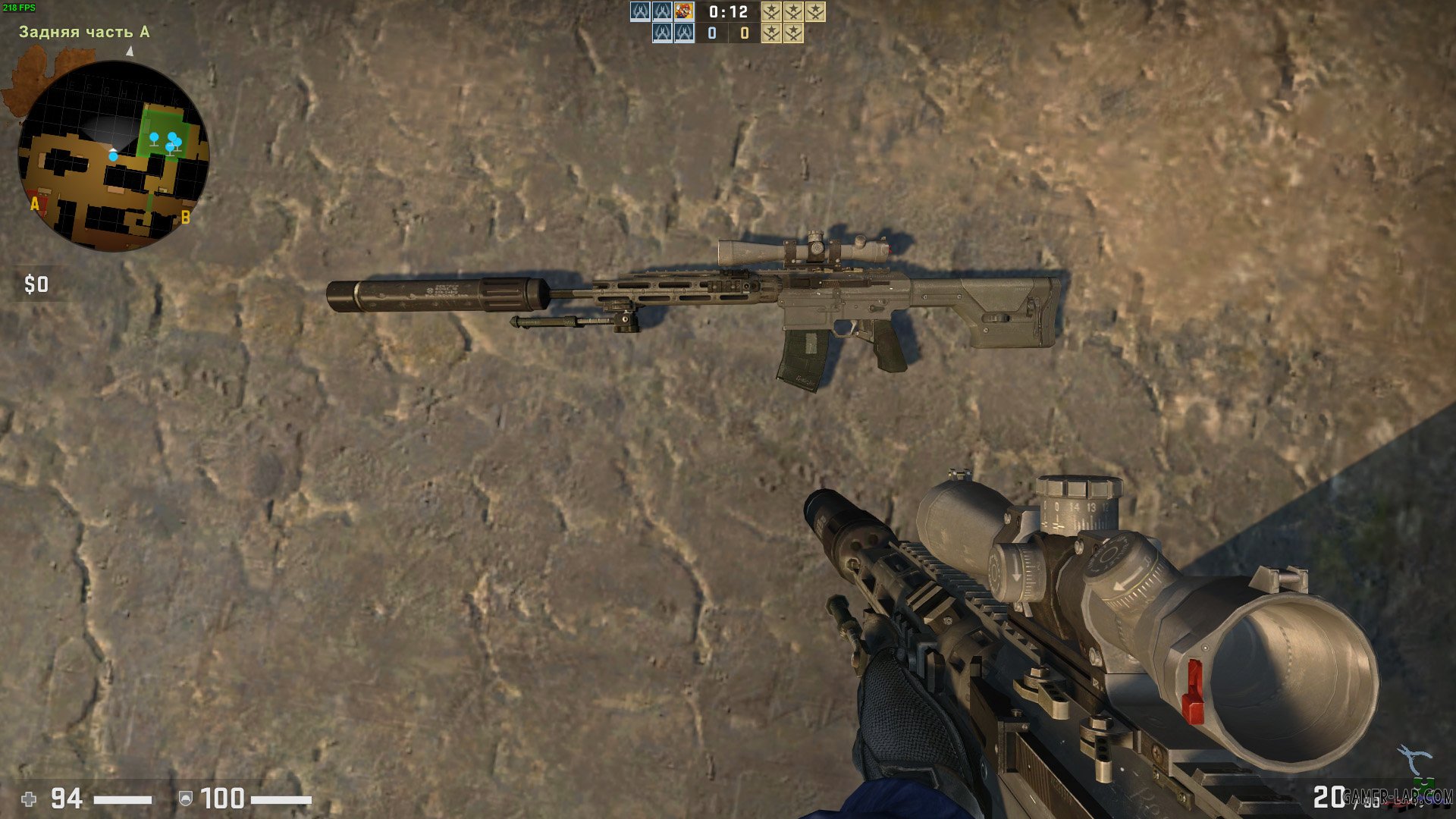
Task: Click the circular radar minimap
Action: (x=113, y=155)
